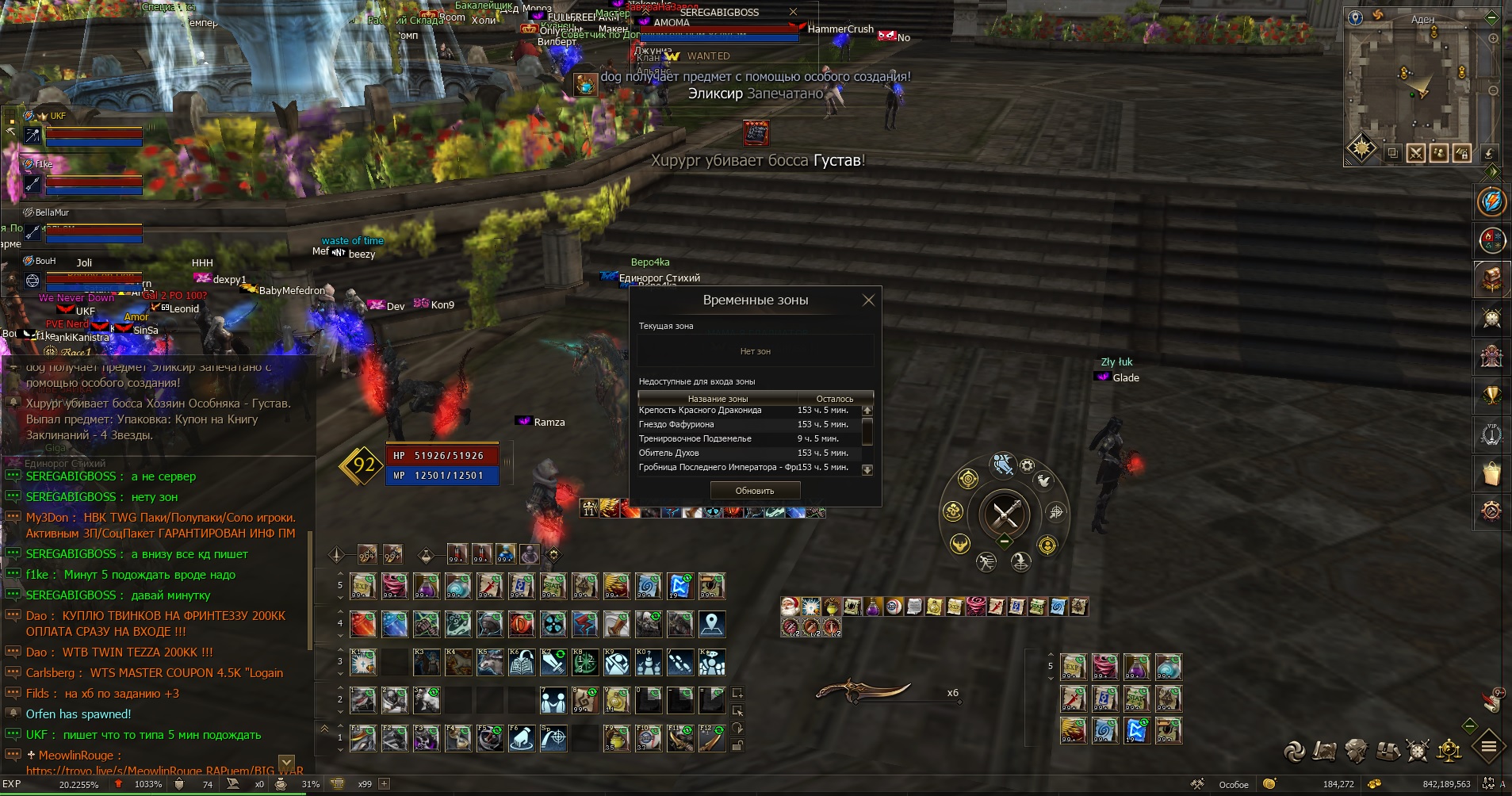Open the hamburger main menu
Image resolution: width=1512 pixels, height=796 pixels.
[1488, 747]
